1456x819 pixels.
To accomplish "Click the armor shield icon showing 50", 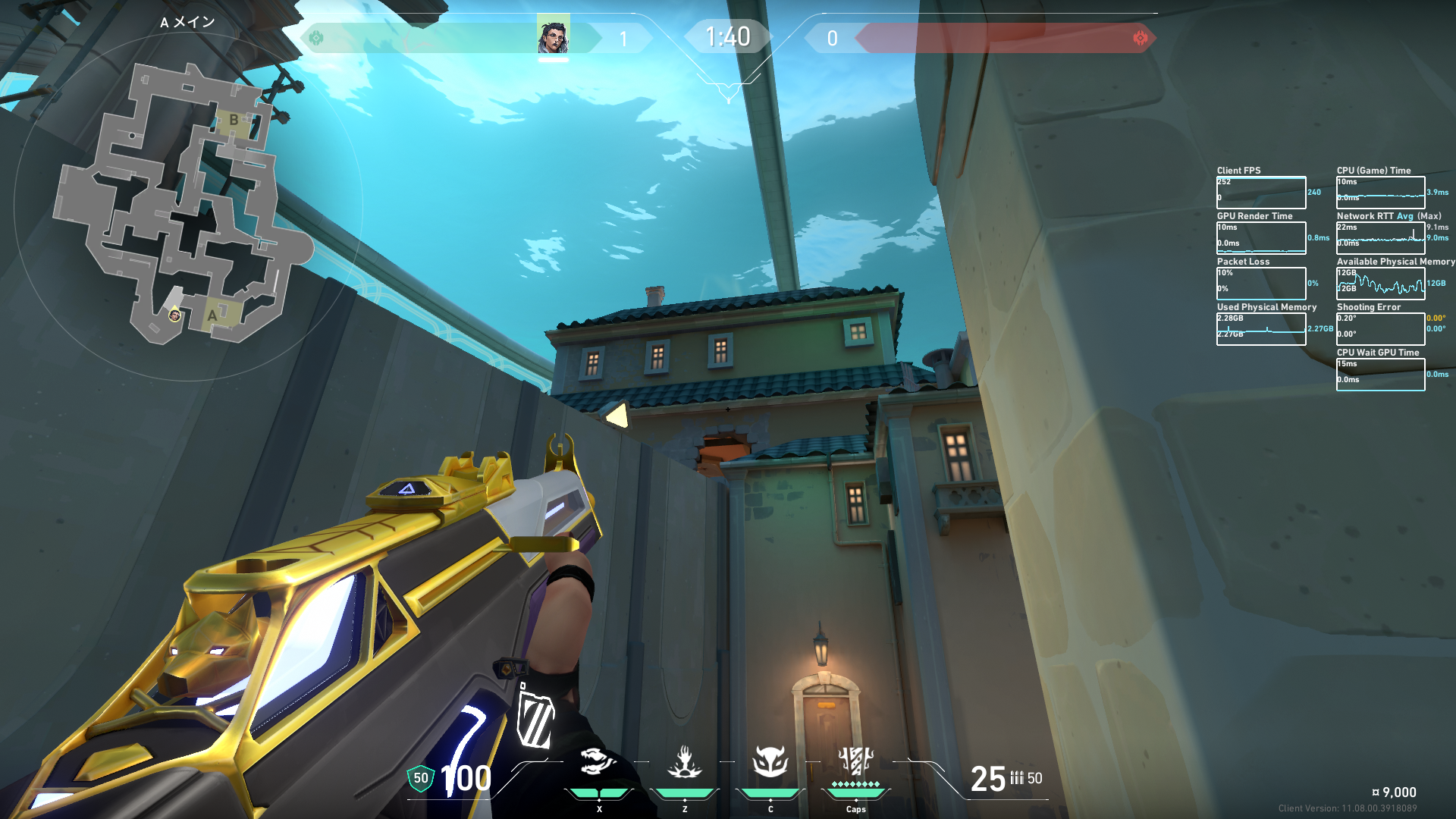I will point(420,778).
